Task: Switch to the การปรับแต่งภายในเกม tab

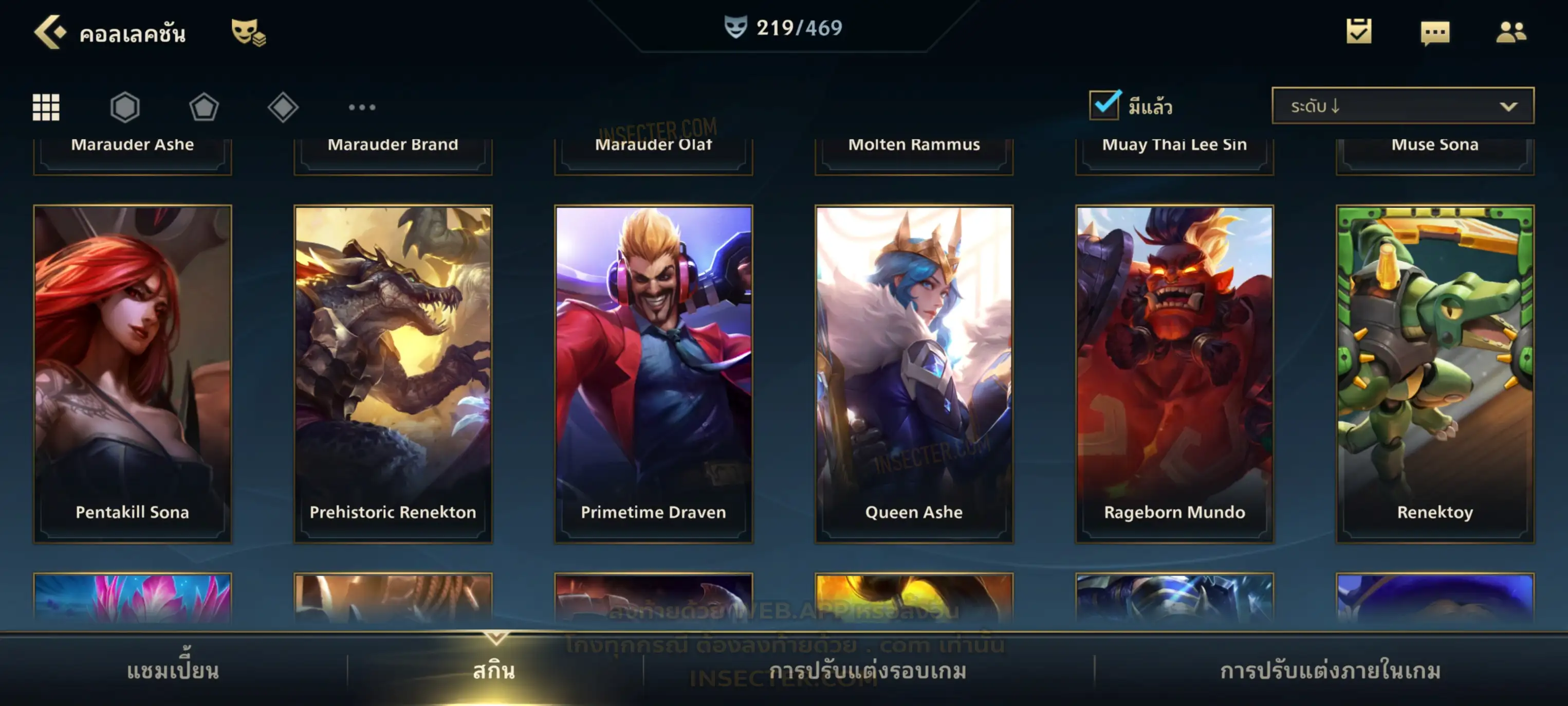Action: click(x=1331, y=671)
